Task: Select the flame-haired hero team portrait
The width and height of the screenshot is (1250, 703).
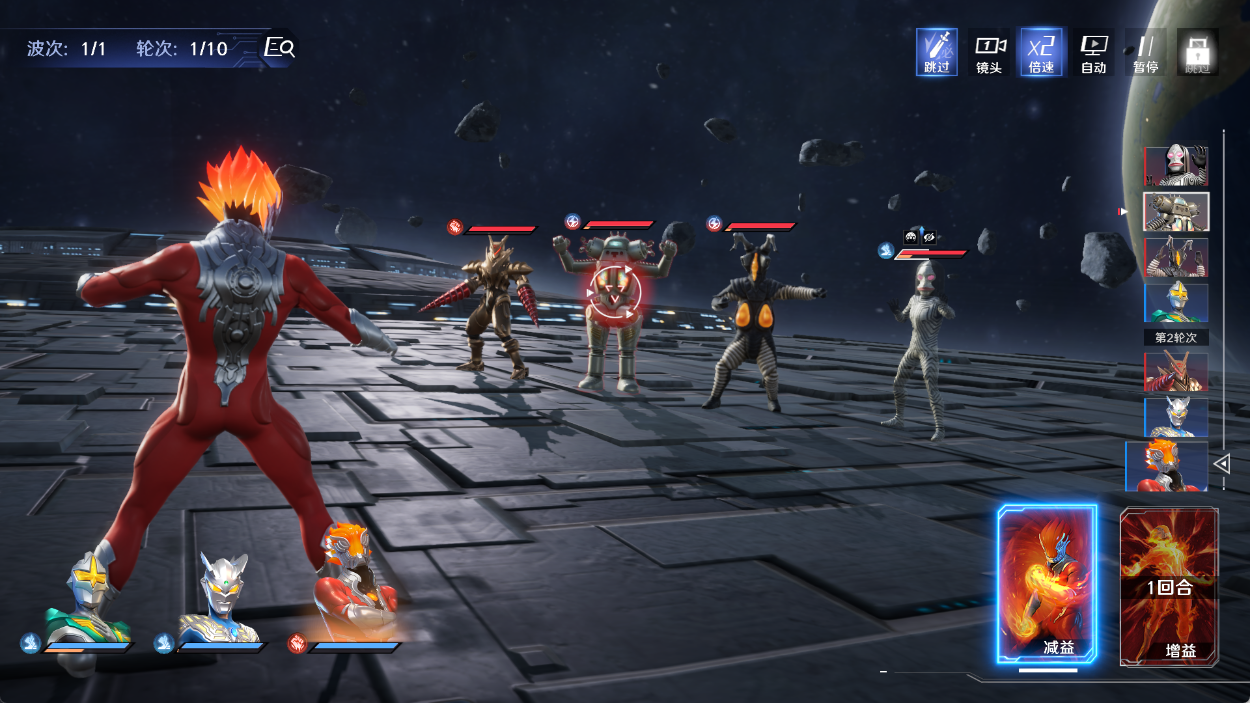Action: coord(354,585)
